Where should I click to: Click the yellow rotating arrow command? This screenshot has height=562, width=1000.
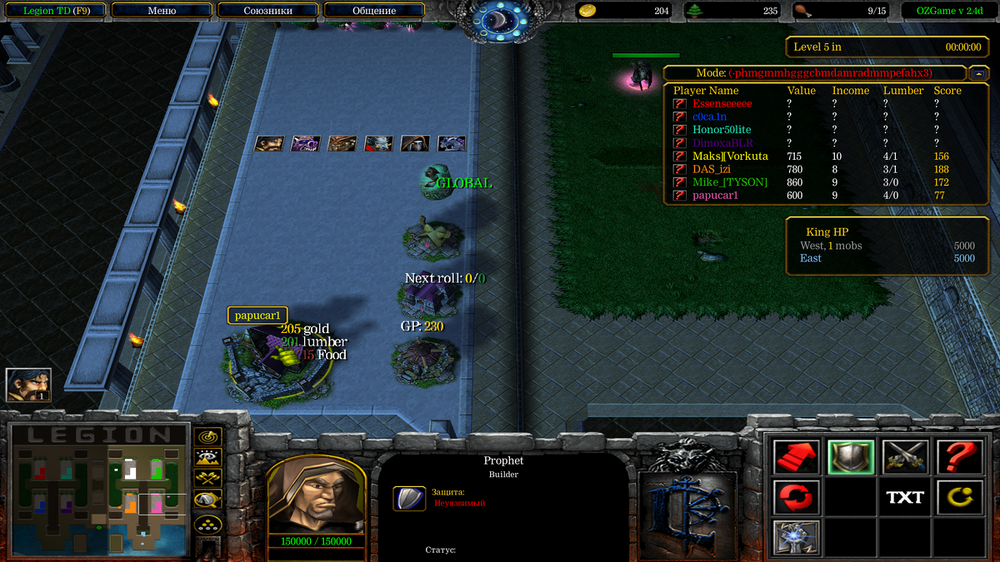959,497
